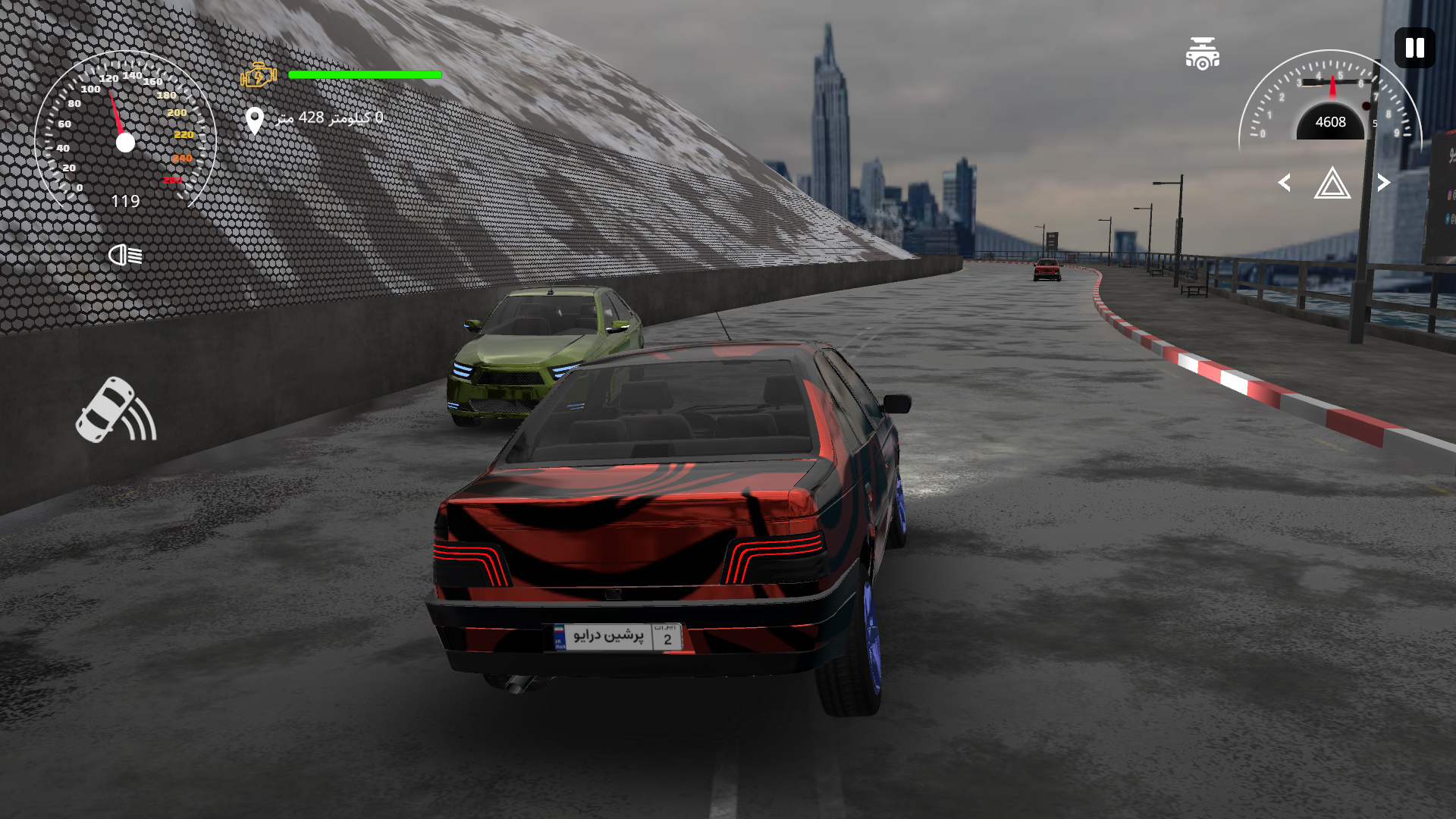Screen dimensions: 1456x819
Task: Switch camera view with the camera car icon
Action: [x=1203, y=54]
